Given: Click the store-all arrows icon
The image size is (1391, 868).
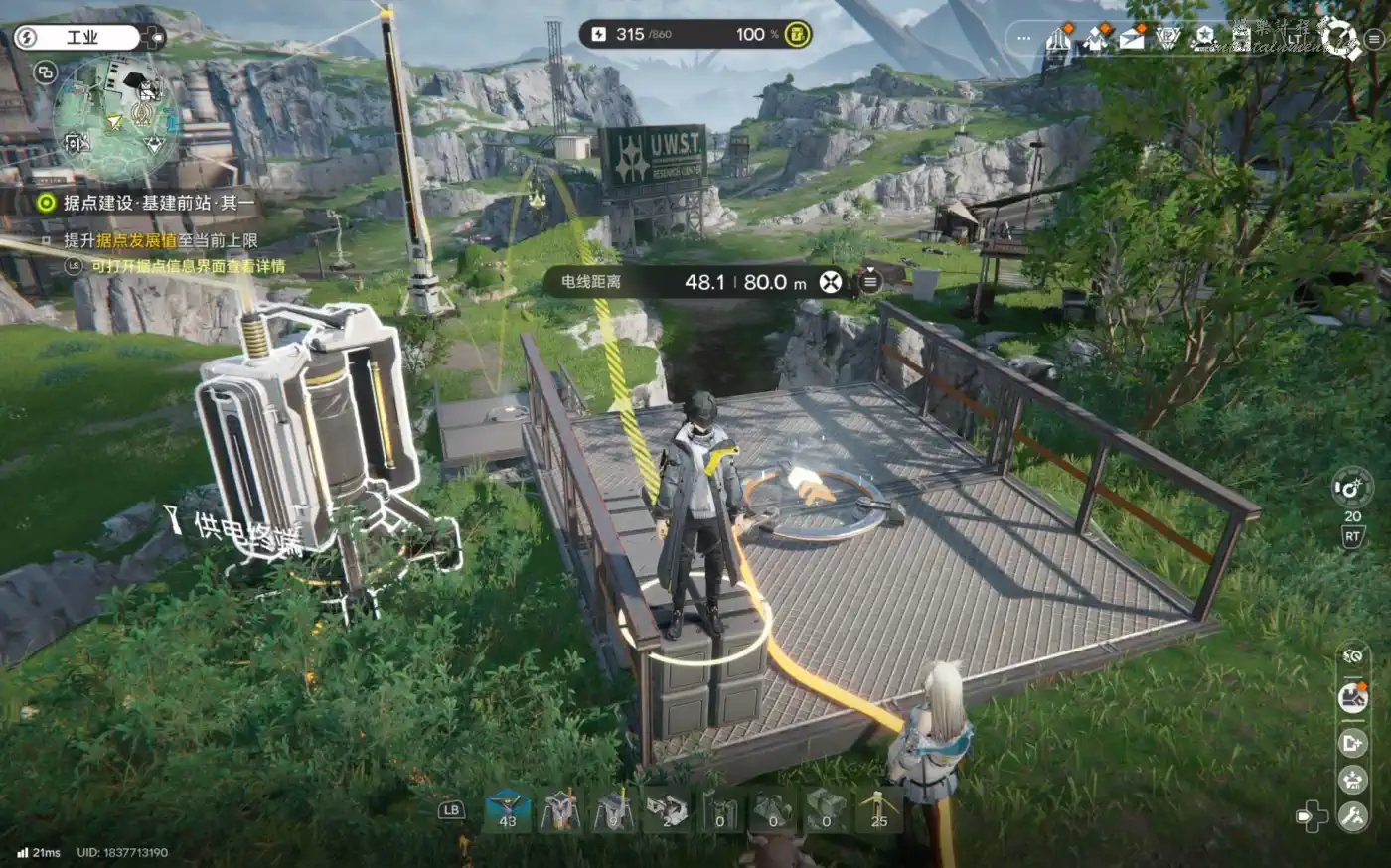Looking at the screenshot, I should coord(1352,780).
